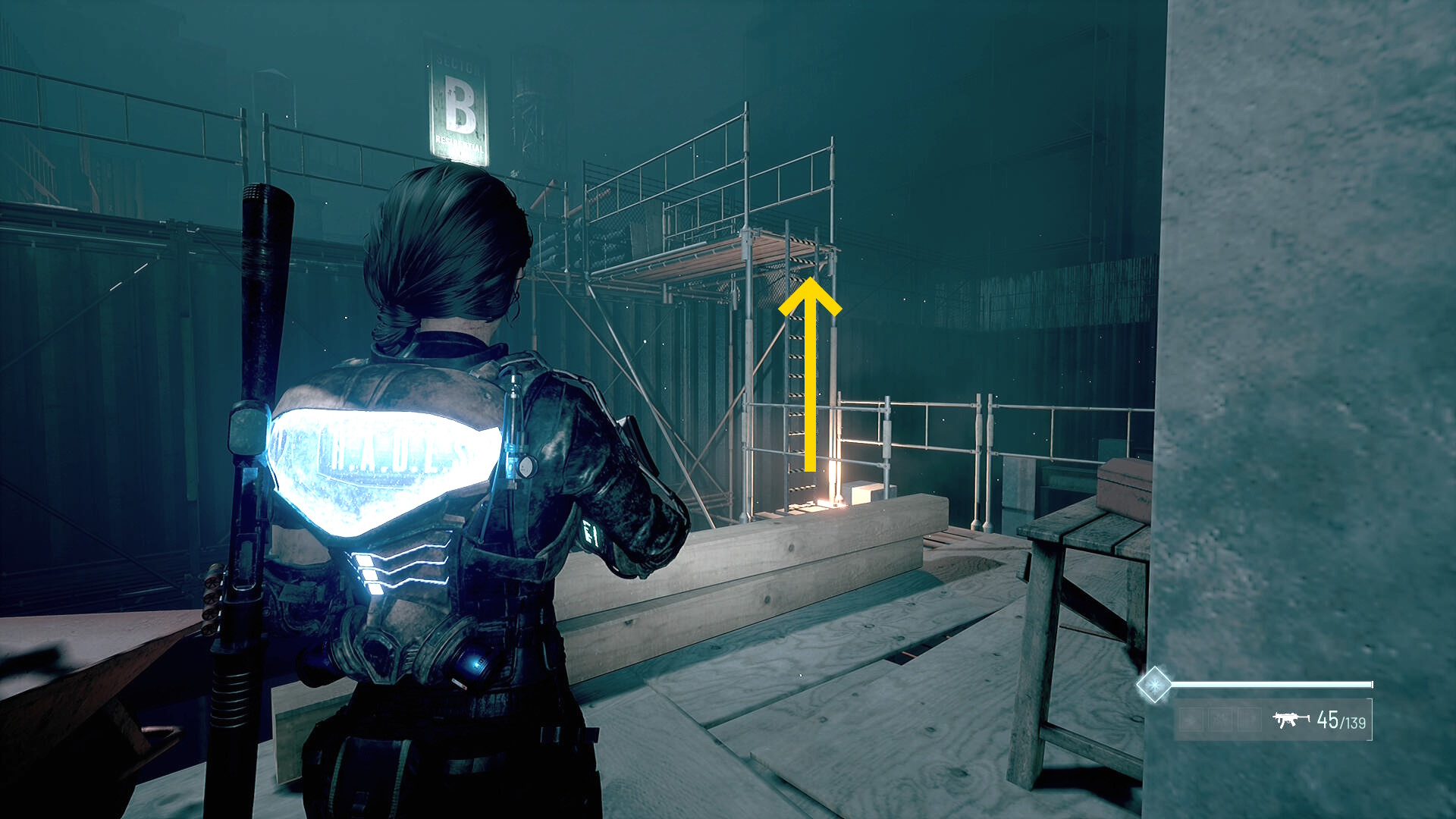Click the snowflake diamond ability icon
Image resolution: width=1456 pixels, height=819 pixels.
[x=1153, y=685]
